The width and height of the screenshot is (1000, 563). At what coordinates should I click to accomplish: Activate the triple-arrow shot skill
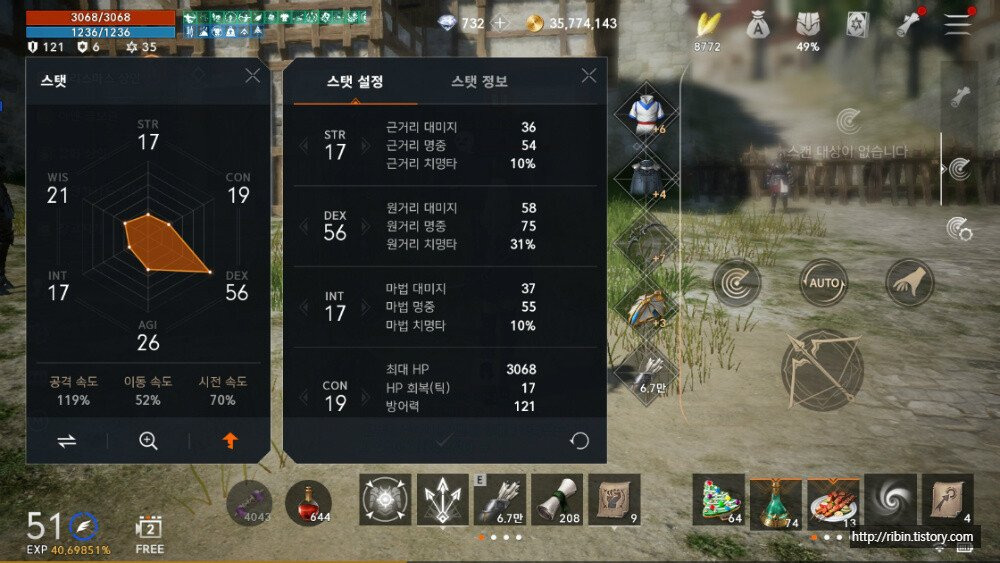coord(442,499)
